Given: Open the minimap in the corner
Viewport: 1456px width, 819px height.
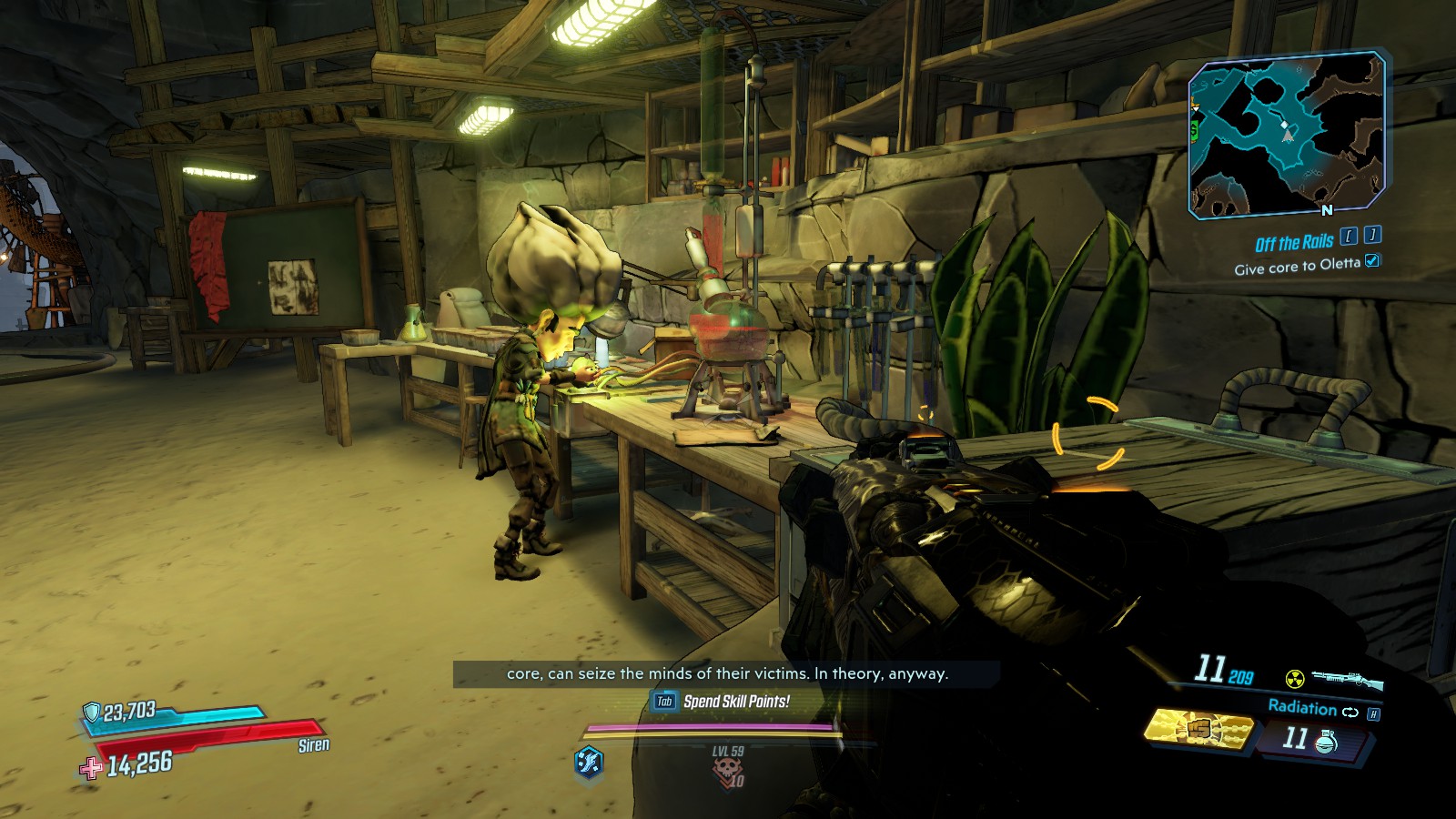Looking at the screenshot, I should 1287,135.
